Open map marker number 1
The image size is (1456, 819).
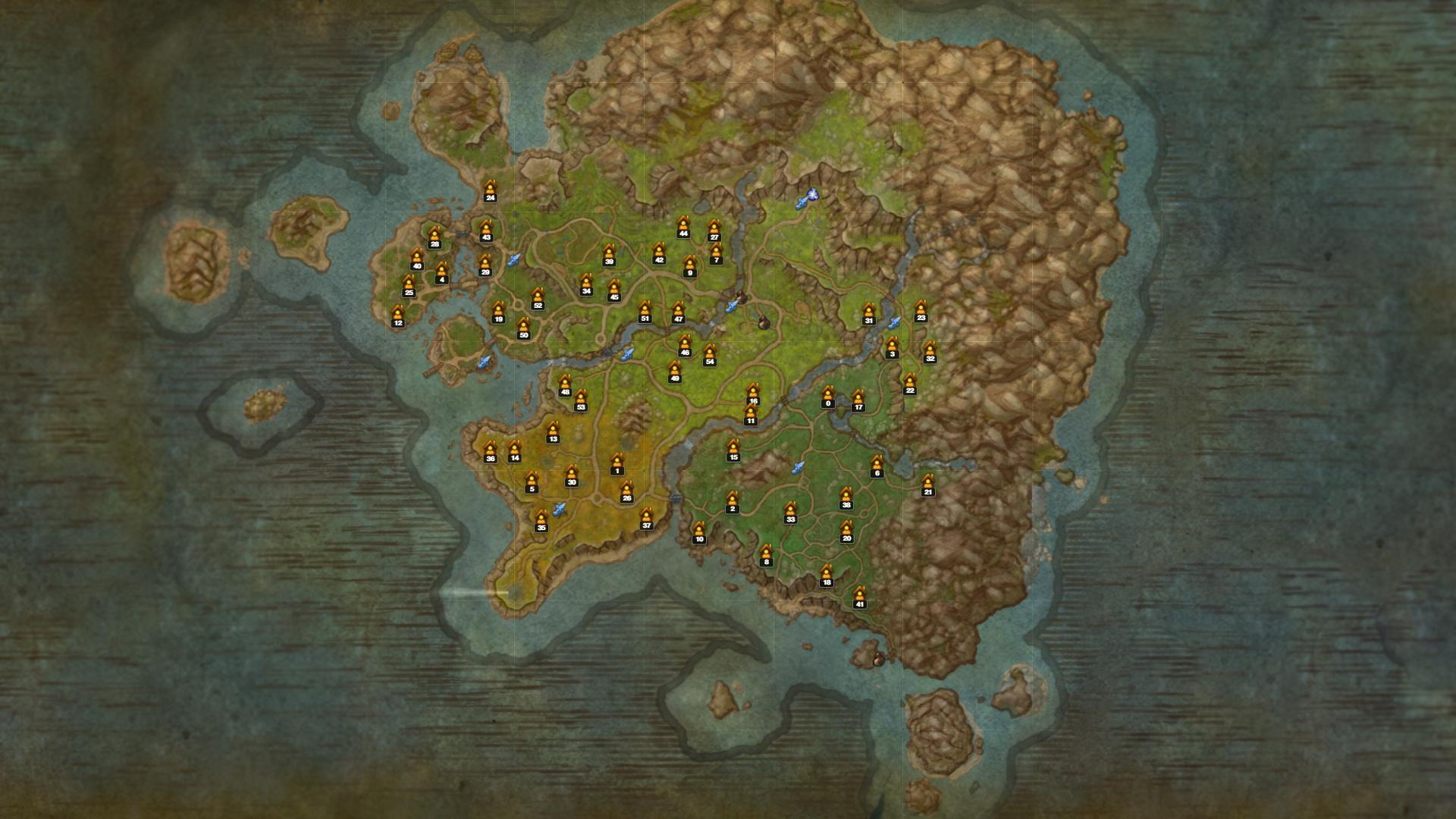pos(617,464)
